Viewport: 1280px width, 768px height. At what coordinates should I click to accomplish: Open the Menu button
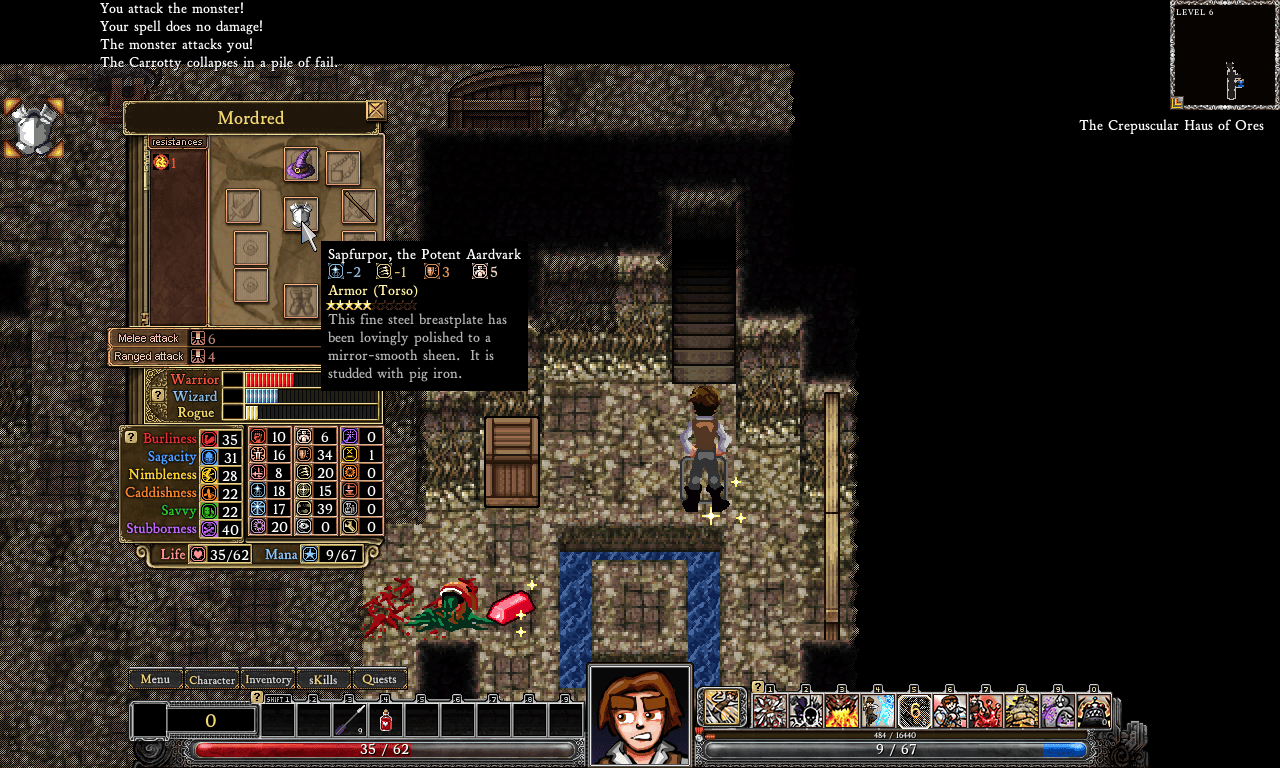tap(155, 679)
